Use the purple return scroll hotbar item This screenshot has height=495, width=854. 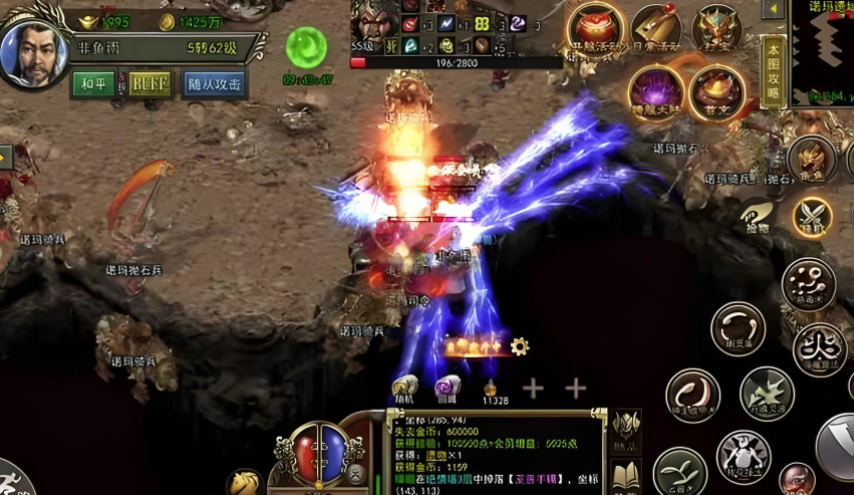[x=446, y=388]
